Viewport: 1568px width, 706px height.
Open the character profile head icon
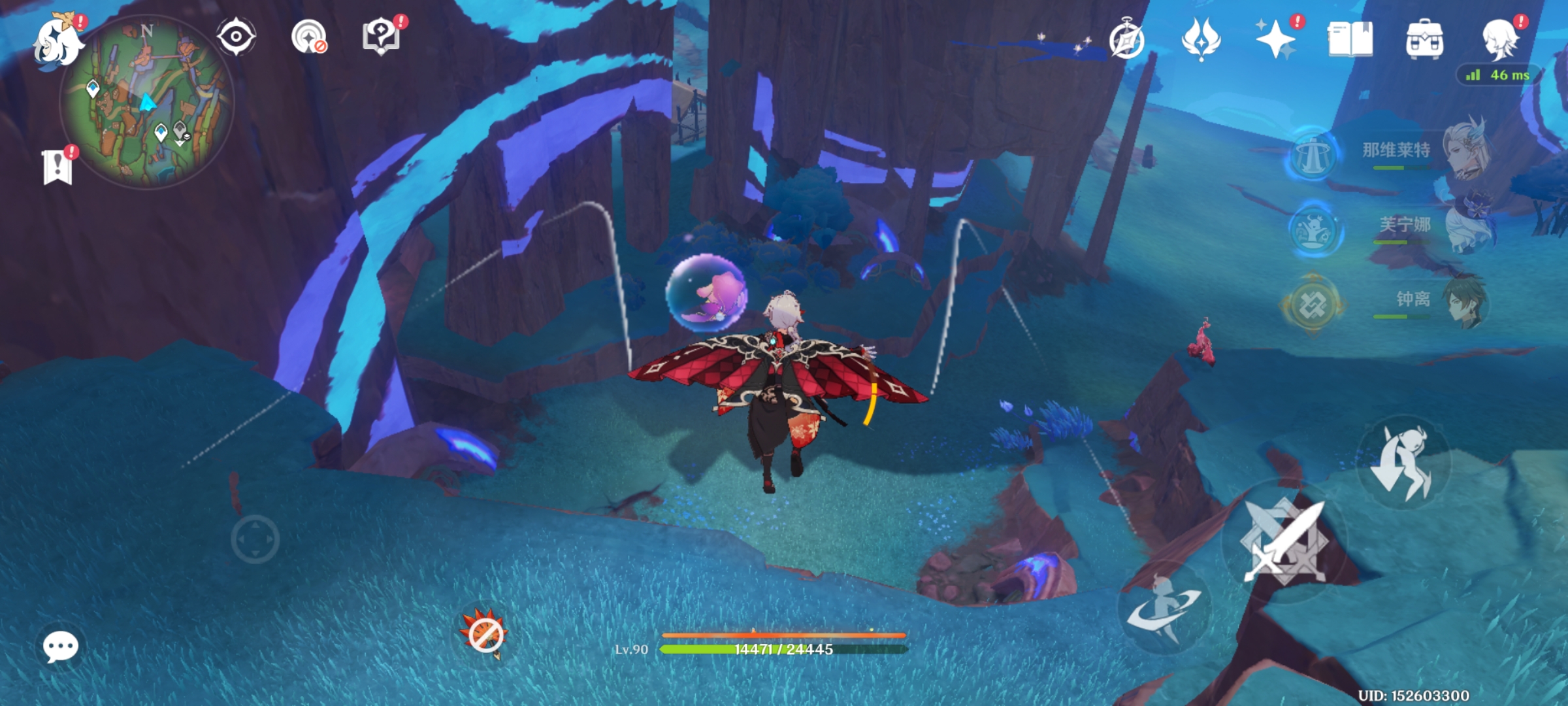(1500, 39)
